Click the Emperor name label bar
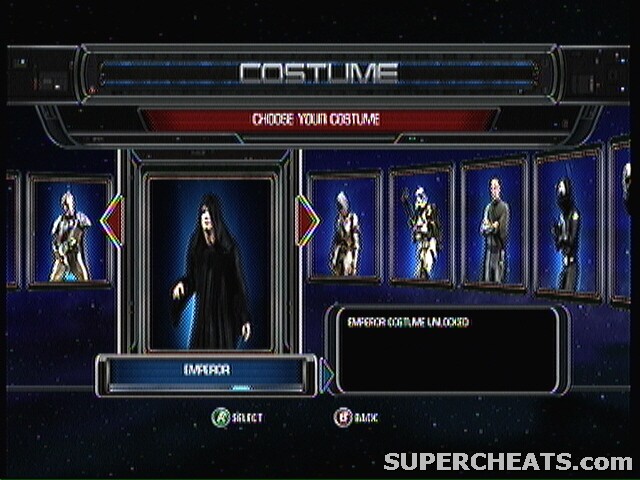Image resolution: width=640 pixels, height=480 pixels. click(x=207, y=371)
